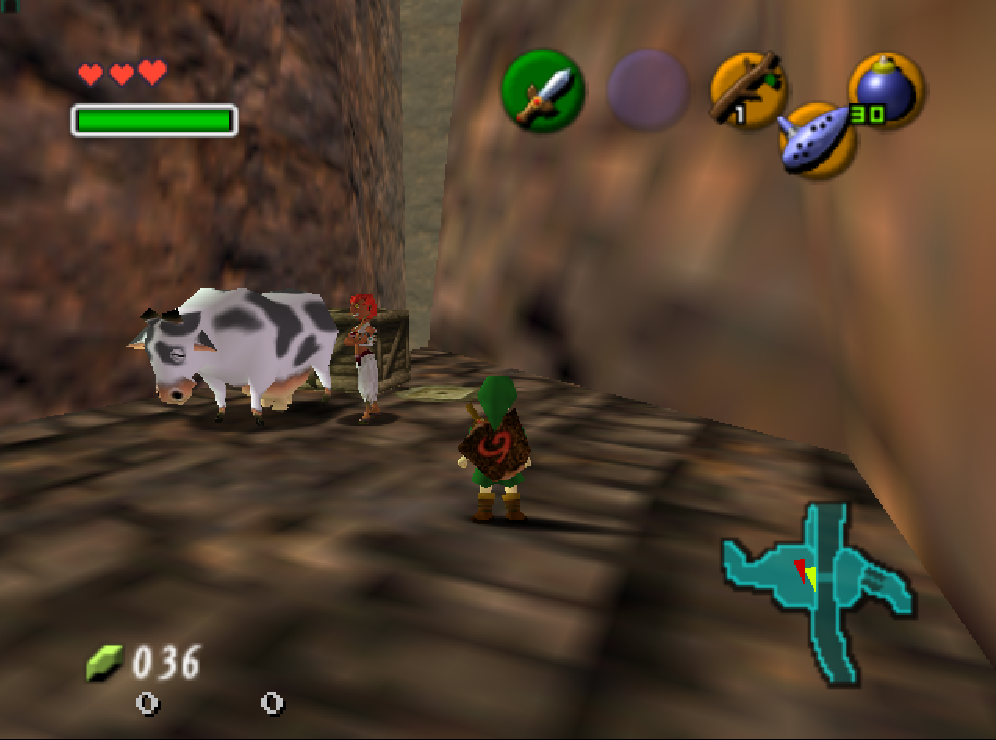This screenshot has width=996, height=740.
Task: Use the Deku Stick item icon
Action: pos(748,90)
